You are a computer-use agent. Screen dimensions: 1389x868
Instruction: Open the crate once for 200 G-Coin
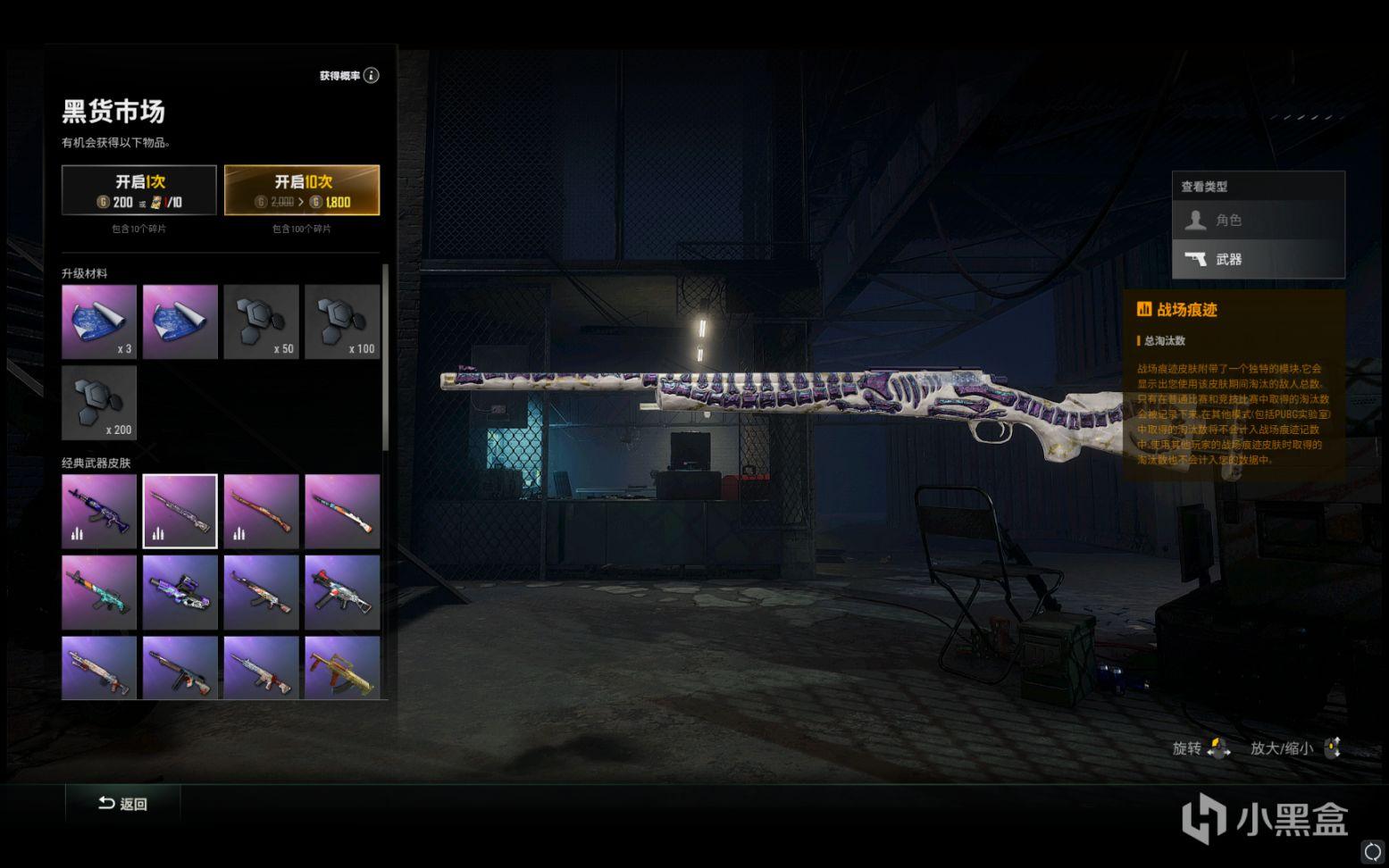(x=138, y=190)
